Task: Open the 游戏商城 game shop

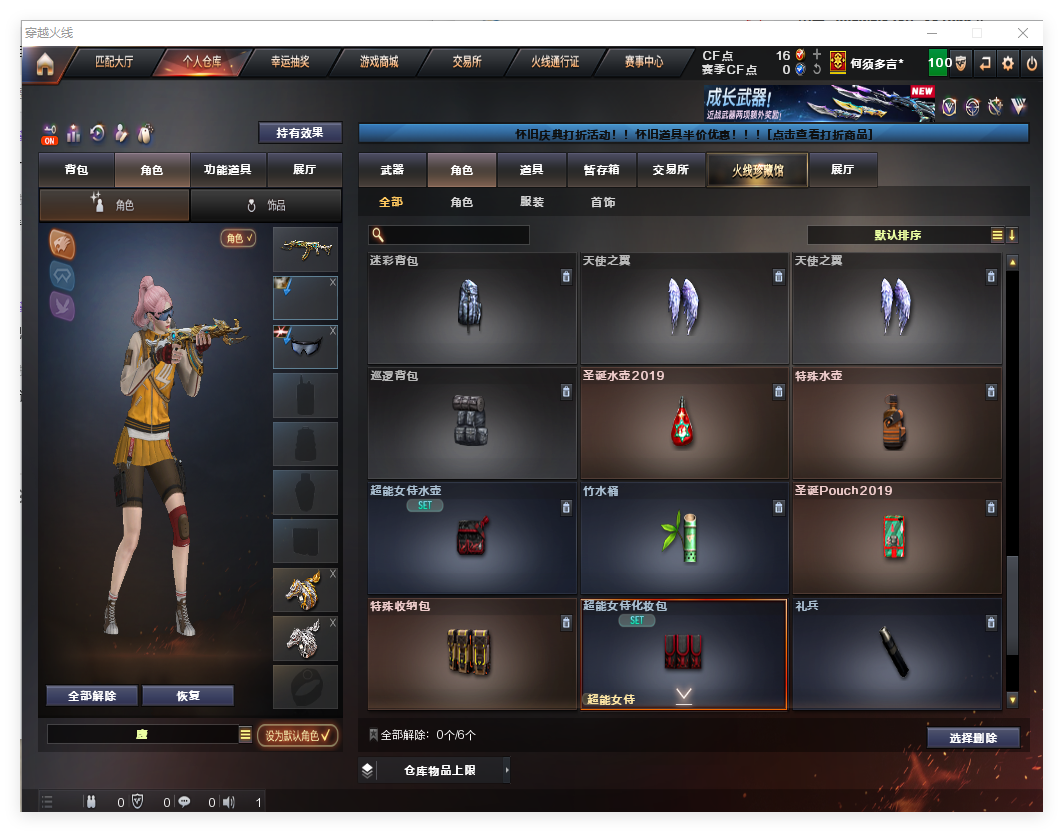Action: pyautogui.click(x=379, y=62)
